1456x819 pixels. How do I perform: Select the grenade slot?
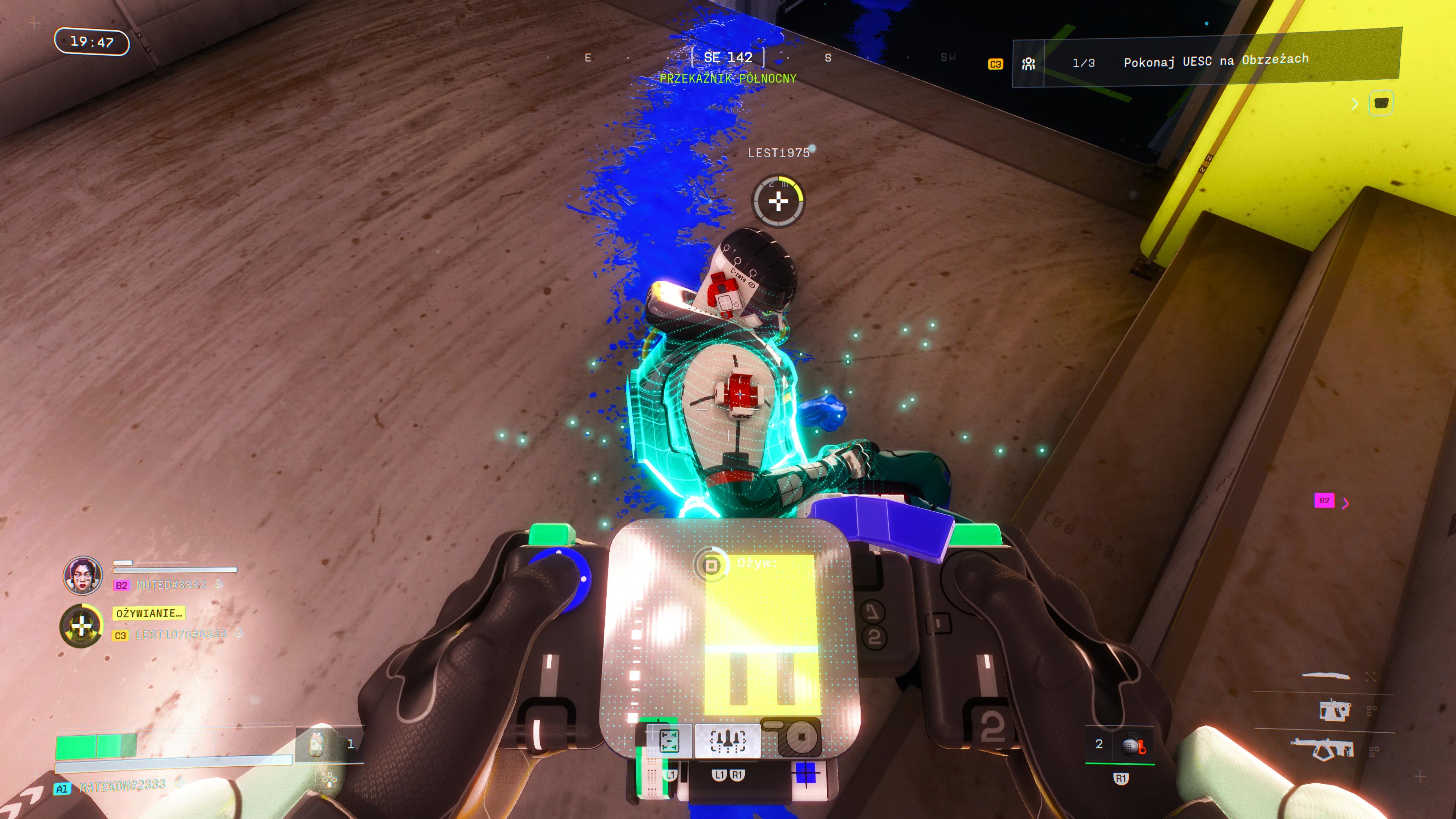click(x=1132, y=745)
